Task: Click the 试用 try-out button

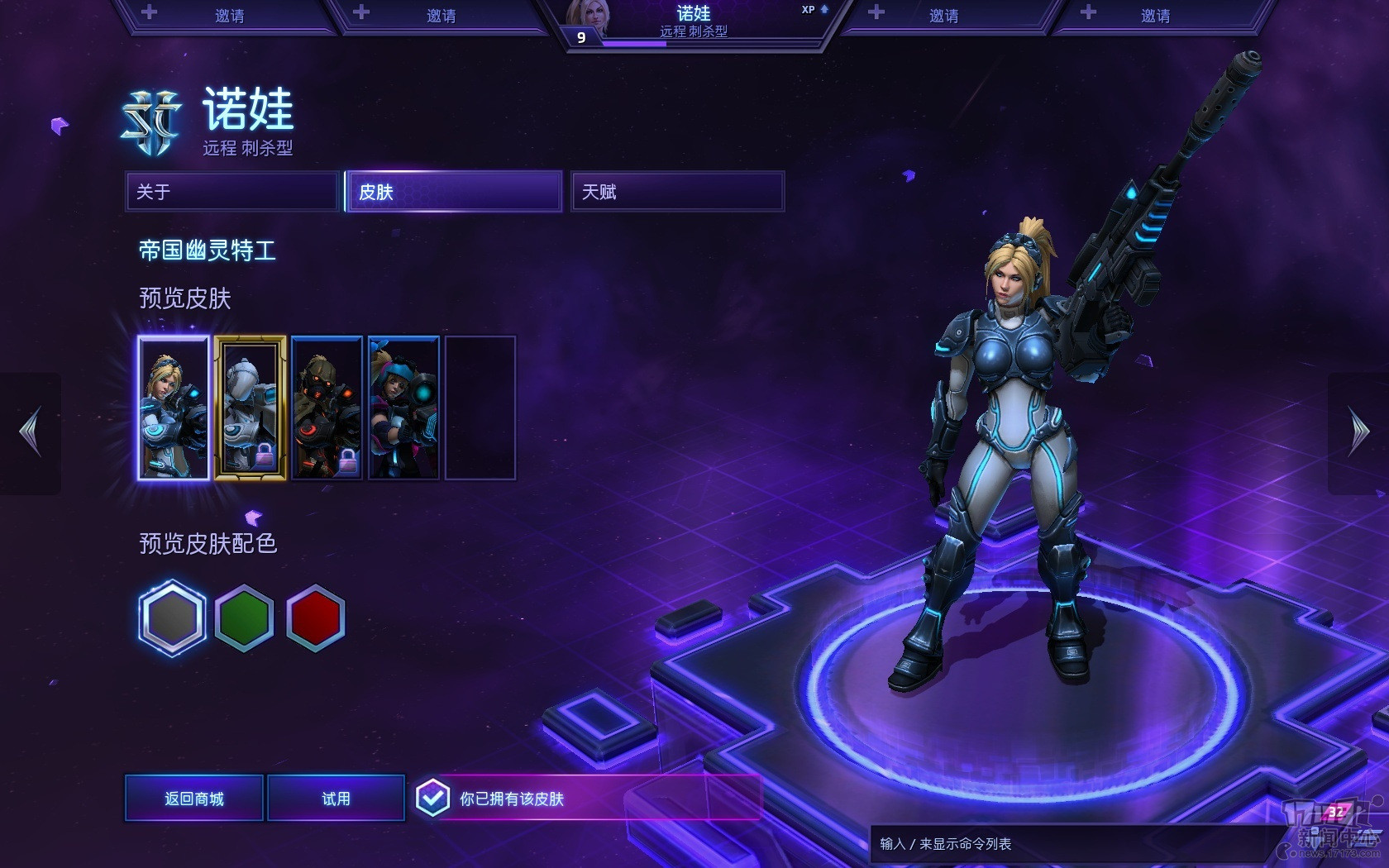Action: pyautogui.click(x=336, y=799)
